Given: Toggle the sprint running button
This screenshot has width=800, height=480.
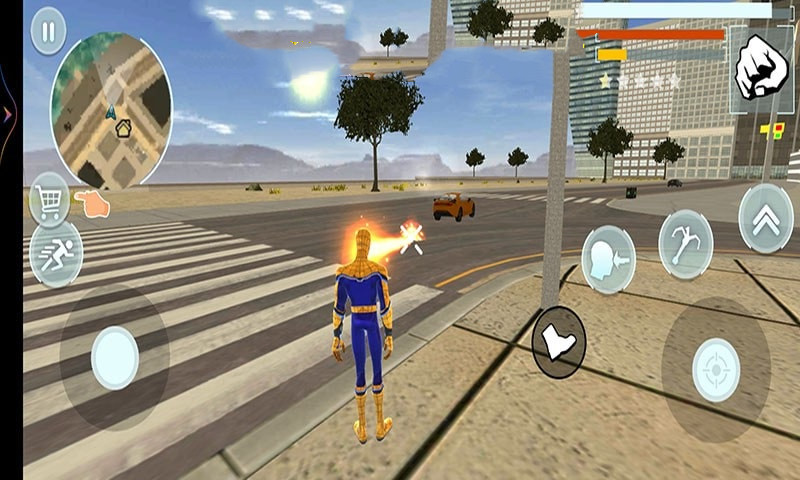Looking at the screenshot, I should pos(55,253).
